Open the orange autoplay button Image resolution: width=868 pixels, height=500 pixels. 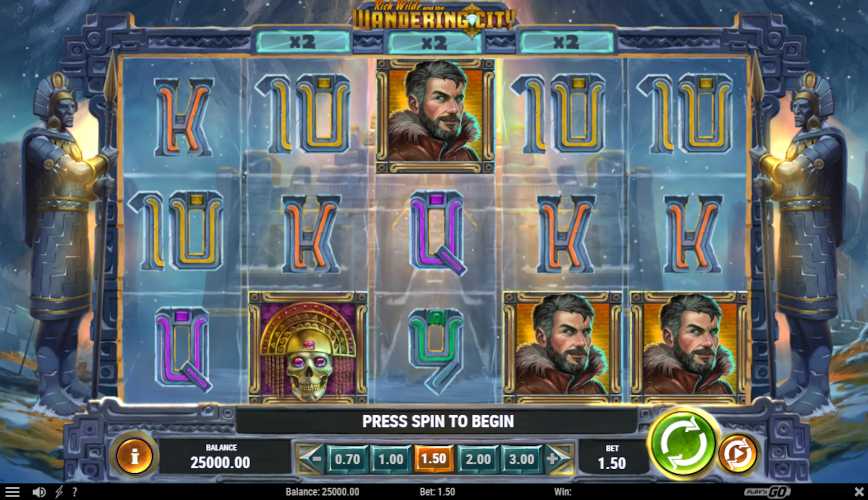click(738, 454)
